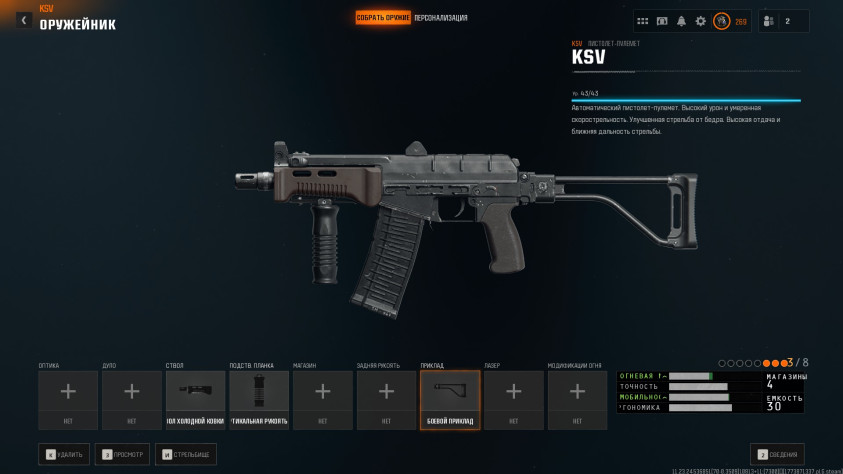The width and height of the screenshot is (843, 474).
Task: Choose an attachment for the Дуло slot
Action: pos(132,400)
